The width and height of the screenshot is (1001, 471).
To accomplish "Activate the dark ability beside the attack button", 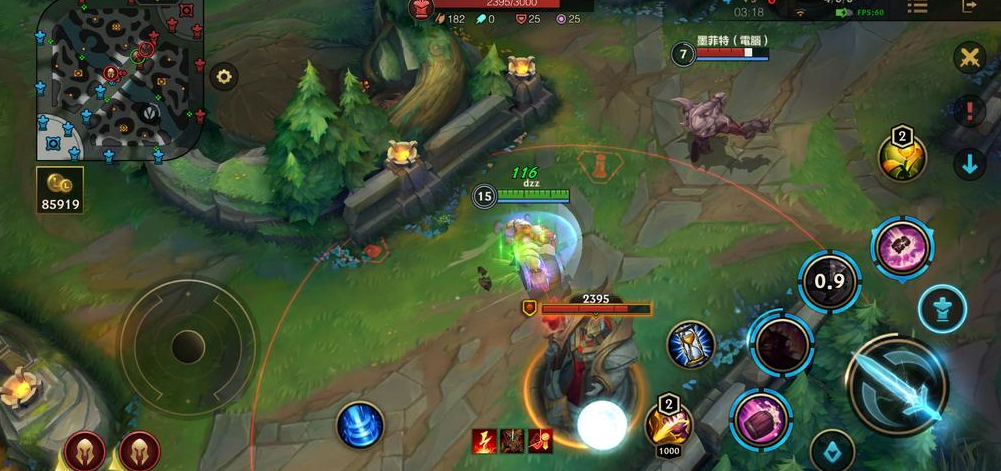I will [x=782, y=343].
